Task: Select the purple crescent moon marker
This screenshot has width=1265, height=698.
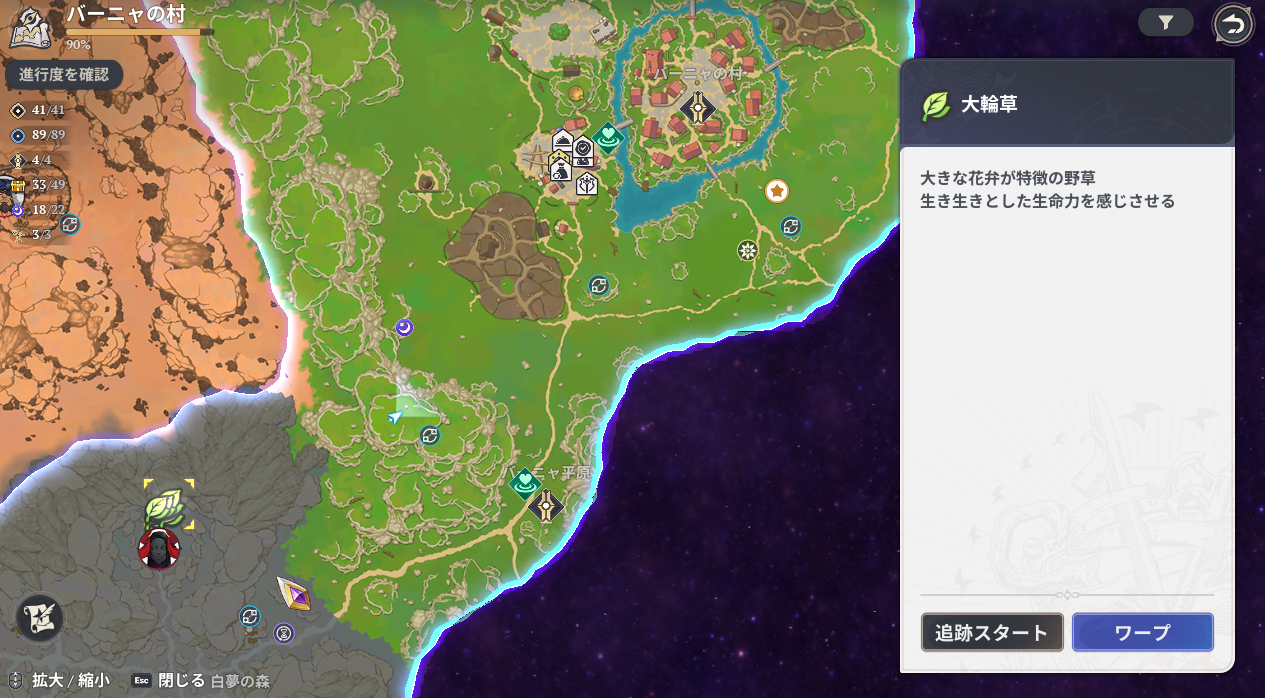Action: click(404, 327)
